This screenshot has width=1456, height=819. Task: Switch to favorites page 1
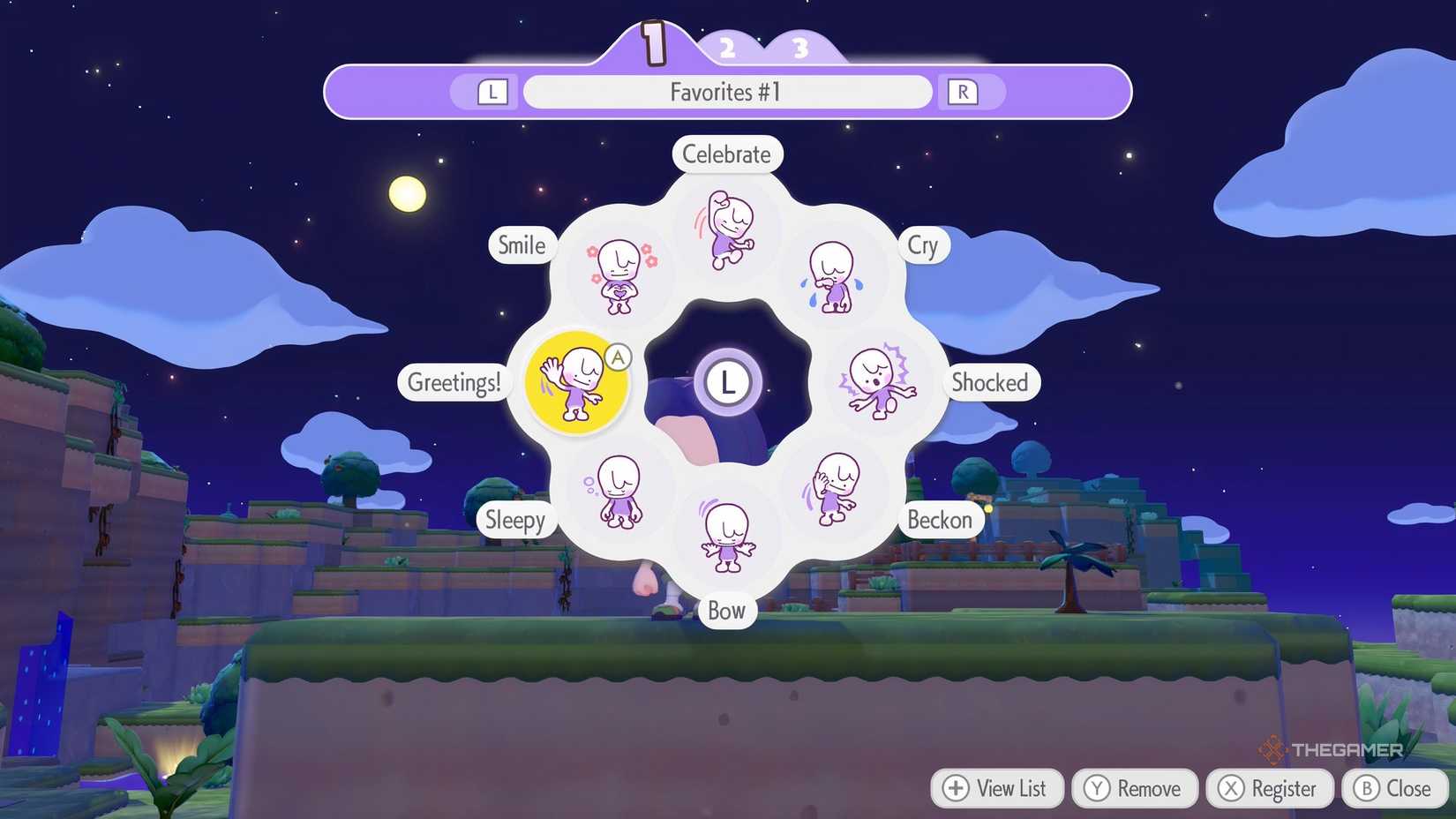click(x=653, y=42)
